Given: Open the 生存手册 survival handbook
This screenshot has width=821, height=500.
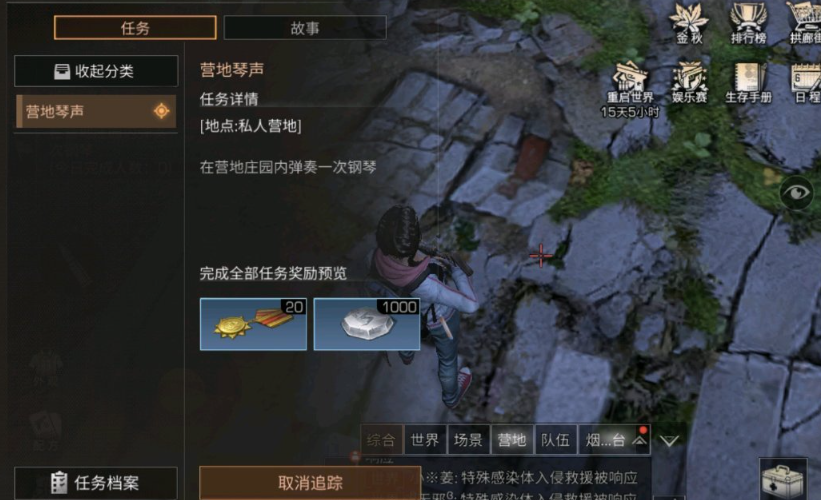Looking at the screenshot, I should (747, 80).
